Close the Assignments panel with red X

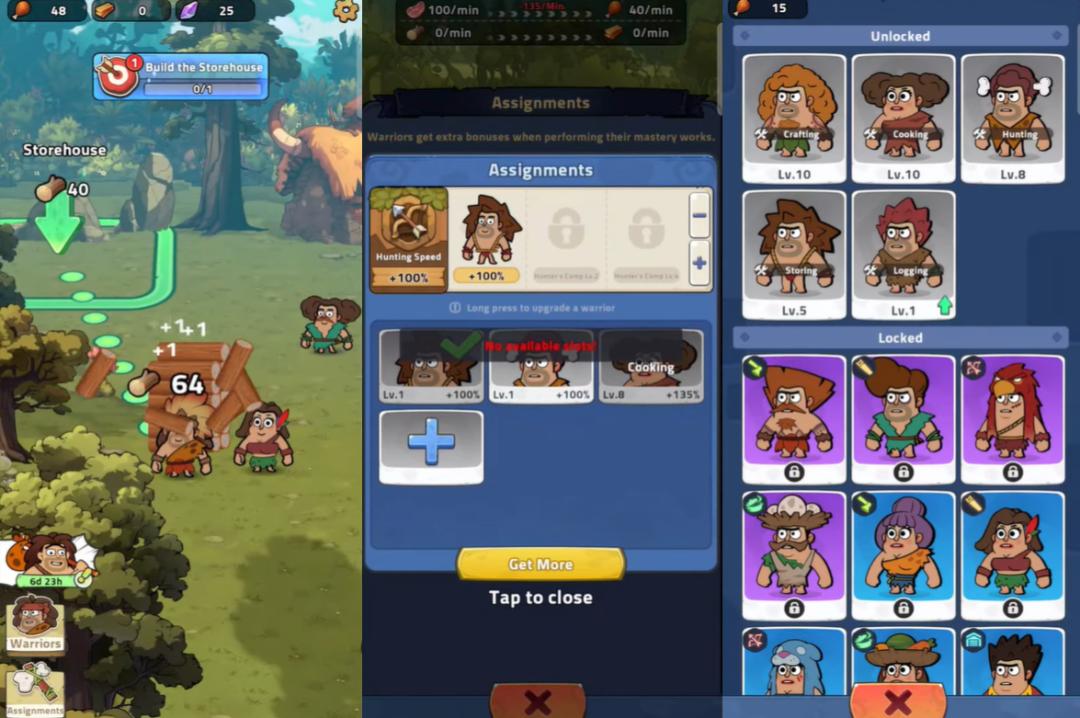click(x=537, y=701)
